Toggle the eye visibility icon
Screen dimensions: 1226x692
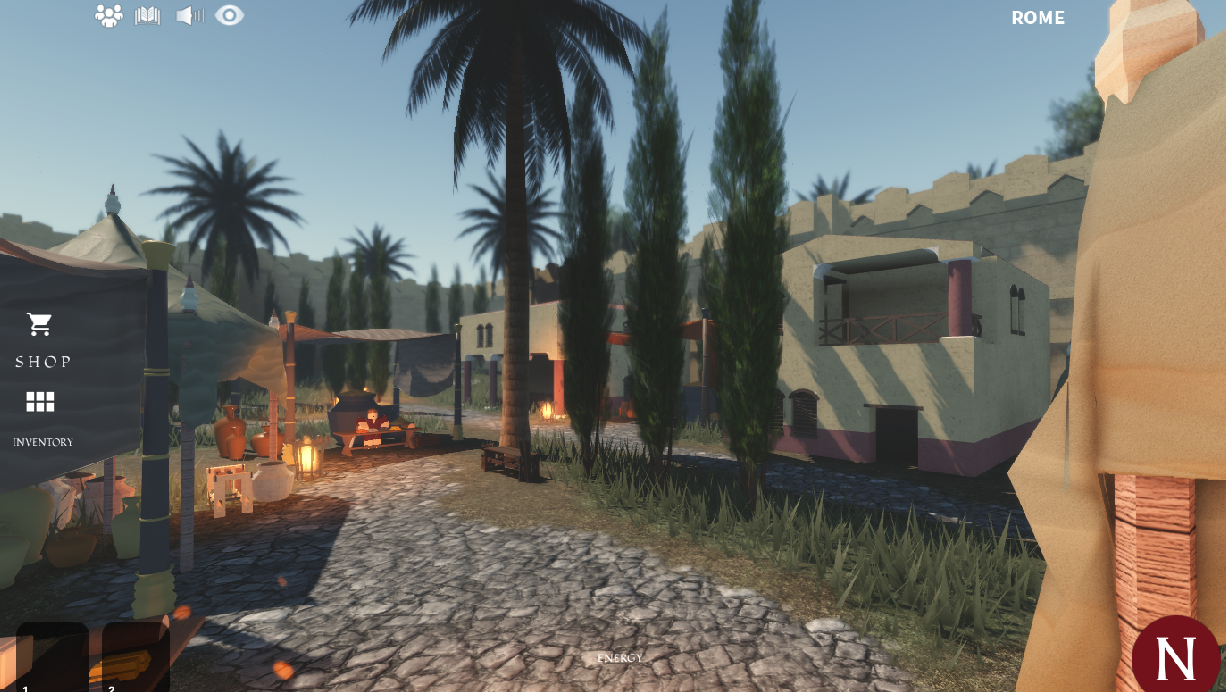point(229,16)
